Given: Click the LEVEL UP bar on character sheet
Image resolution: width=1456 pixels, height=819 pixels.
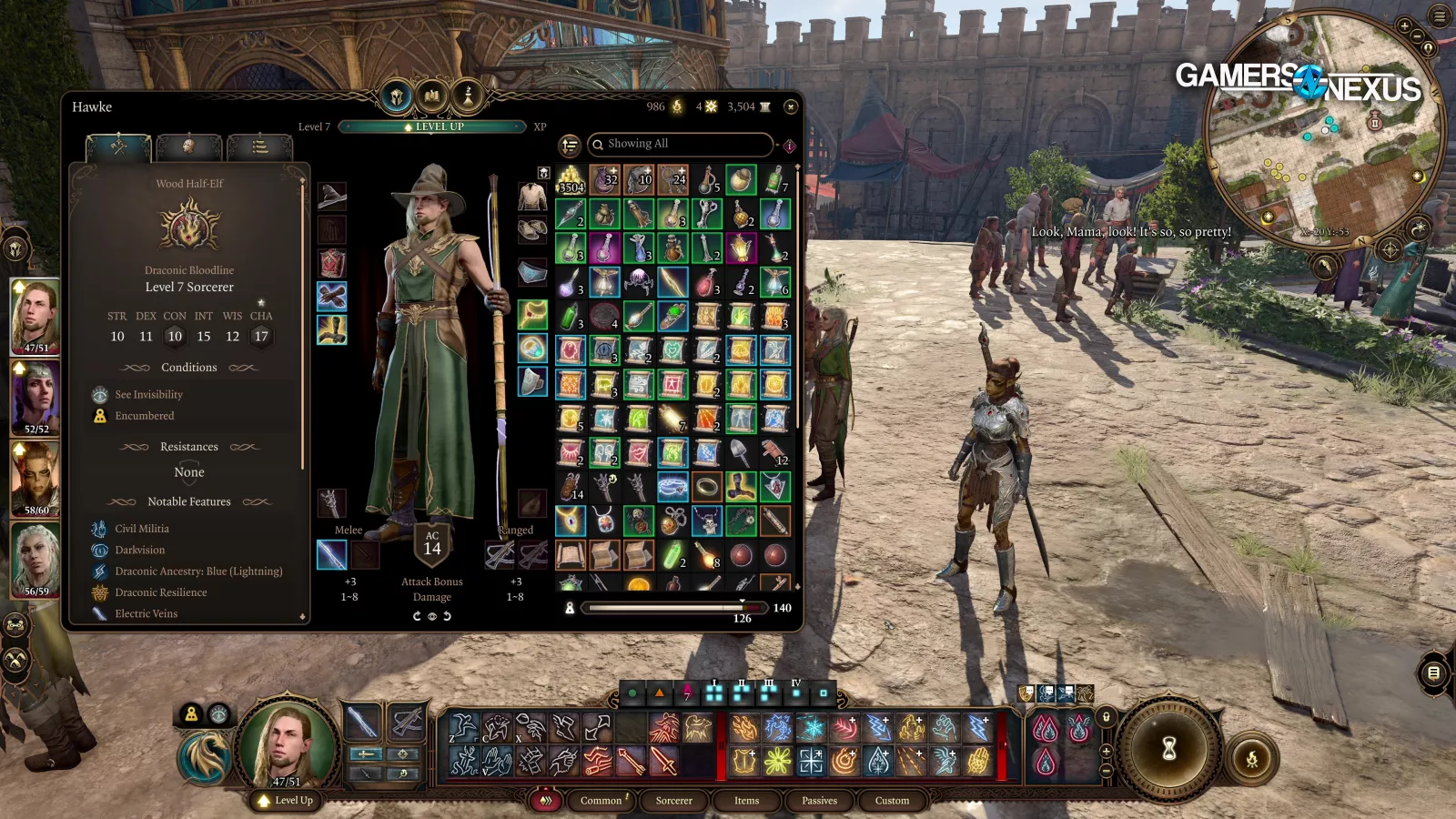Looking at the screenshot, I should [x=434, y=126].
